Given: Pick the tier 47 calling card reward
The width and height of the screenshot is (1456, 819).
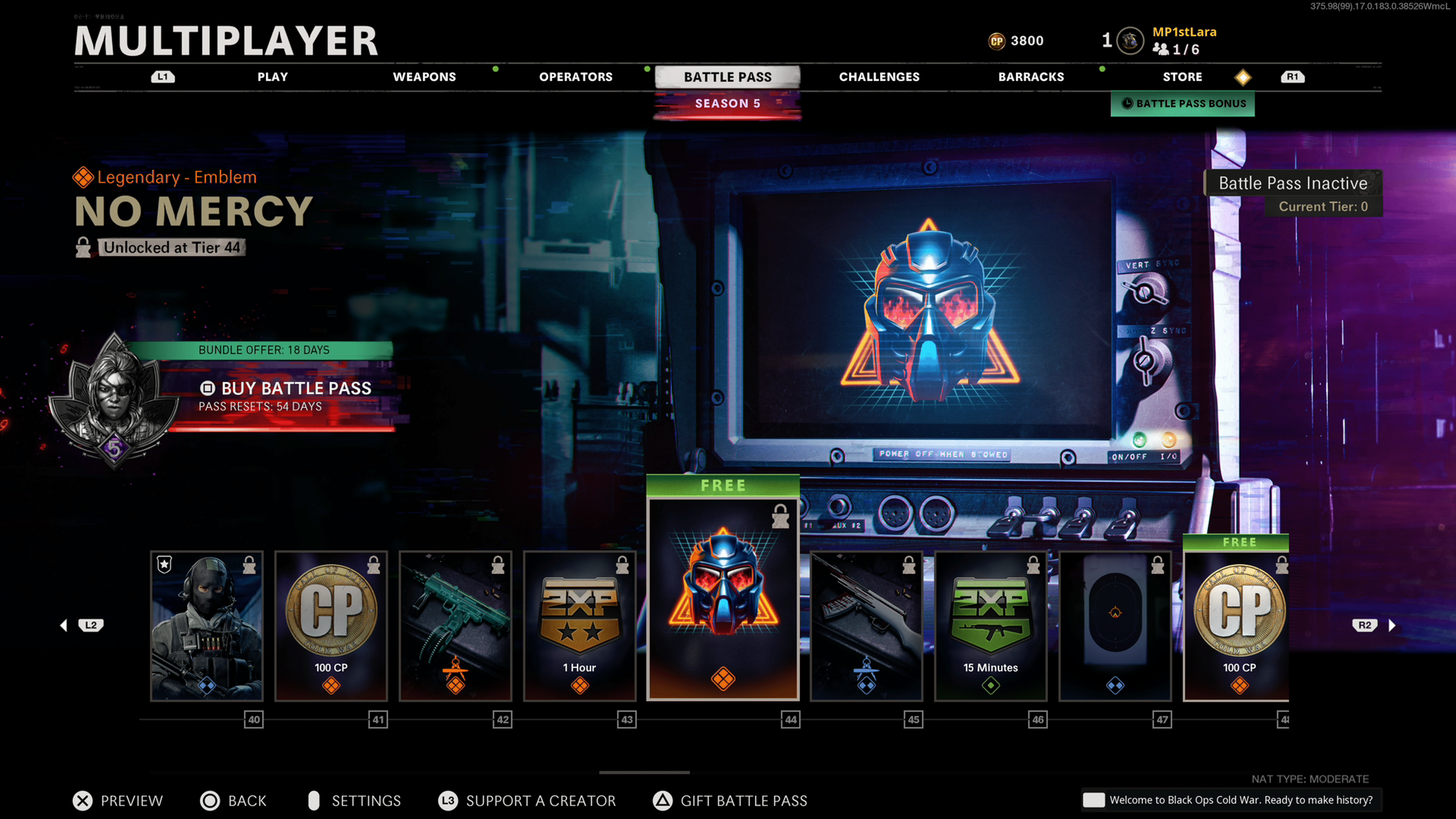Looking at the screenshot, I should (x=1115, y=626).
